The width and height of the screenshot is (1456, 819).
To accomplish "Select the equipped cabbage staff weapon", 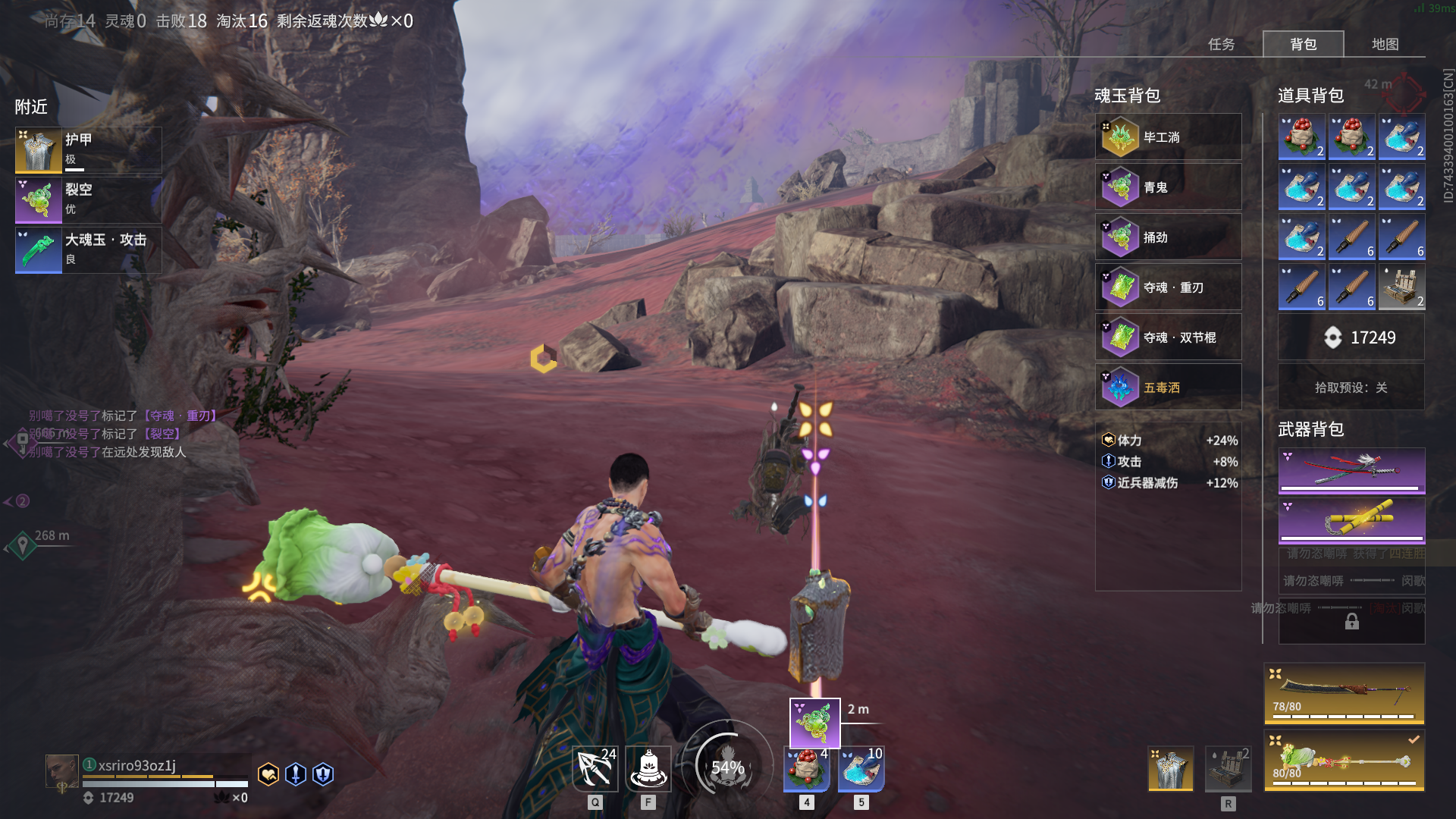I will [1344, 760].
